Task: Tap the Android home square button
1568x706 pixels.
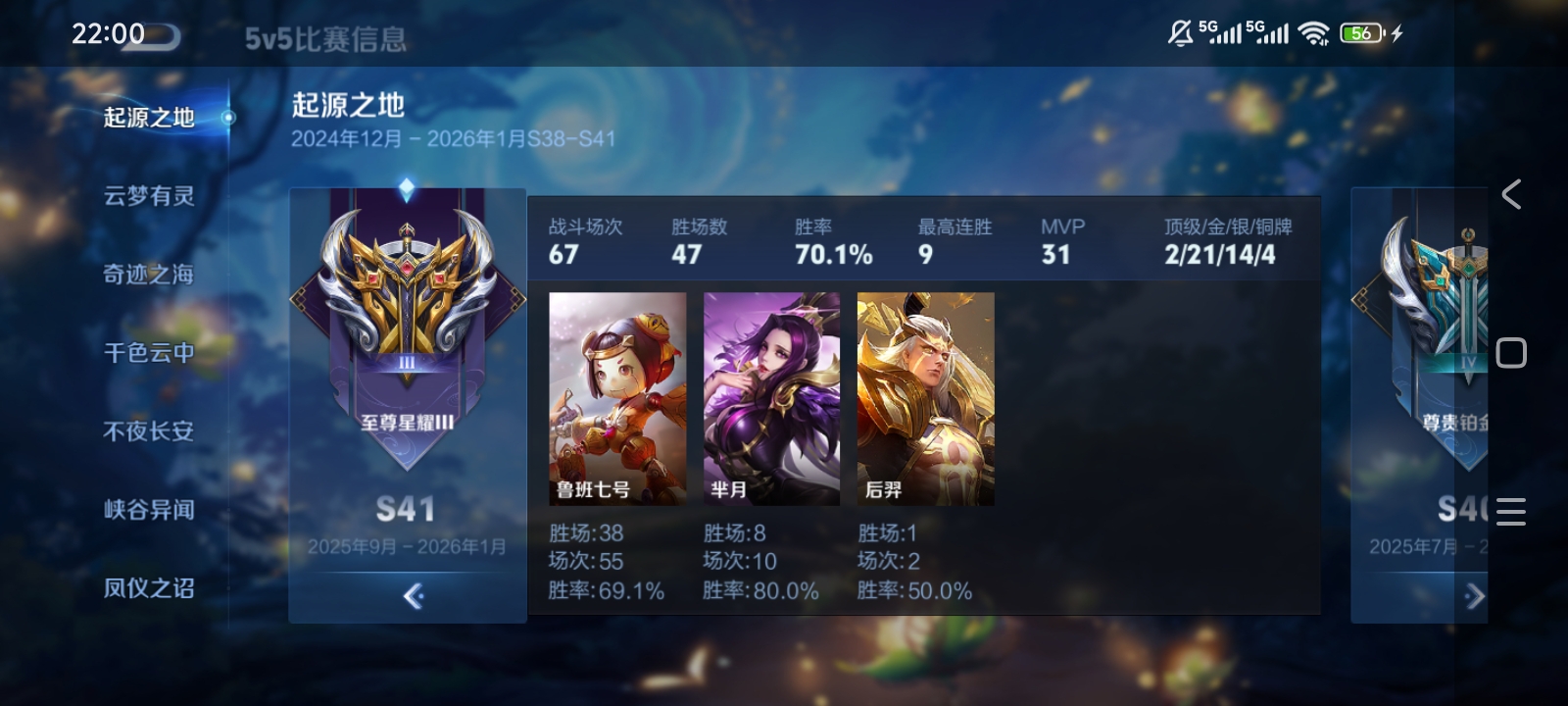Action: pos(1511,353)
